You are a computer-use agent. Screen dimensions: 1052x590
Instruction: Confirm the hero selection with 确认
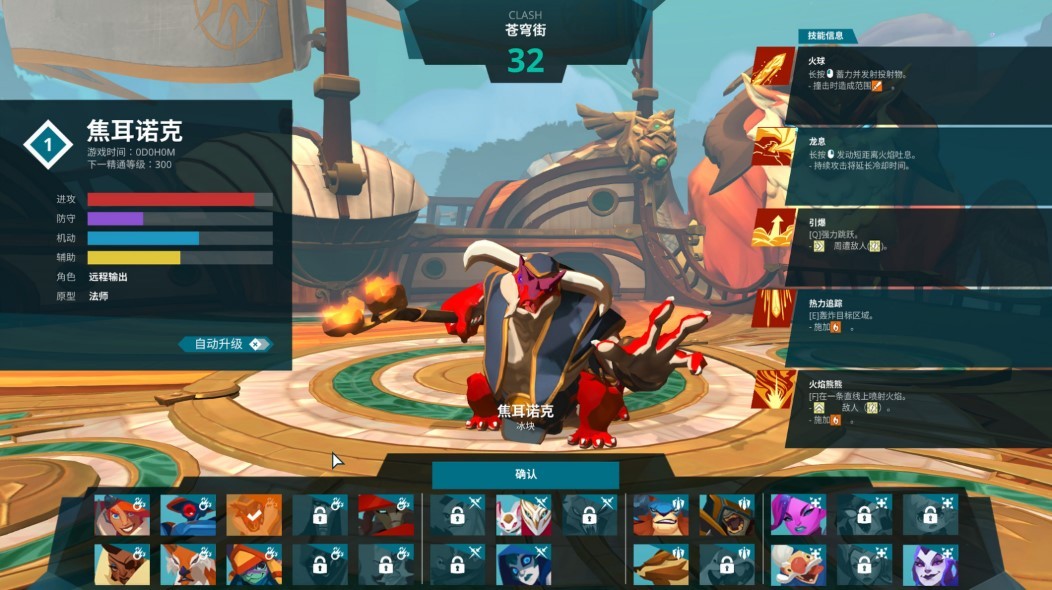tap(525, 474)
